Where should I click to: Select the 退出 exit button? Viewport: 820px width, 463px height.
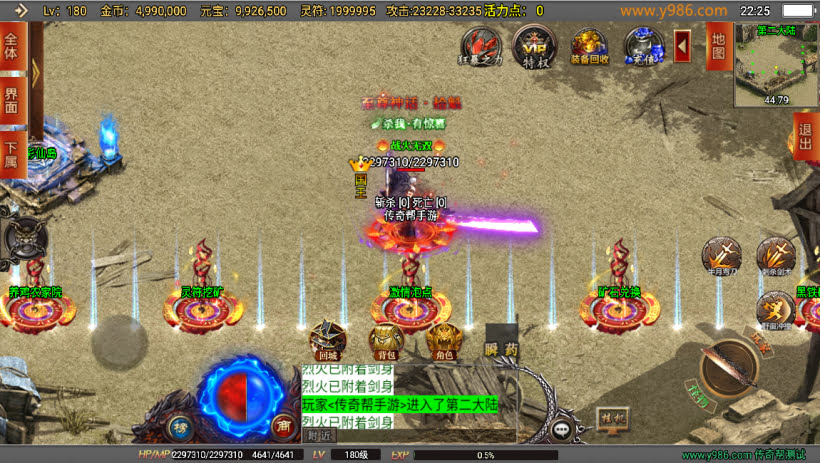pos(805,137)
